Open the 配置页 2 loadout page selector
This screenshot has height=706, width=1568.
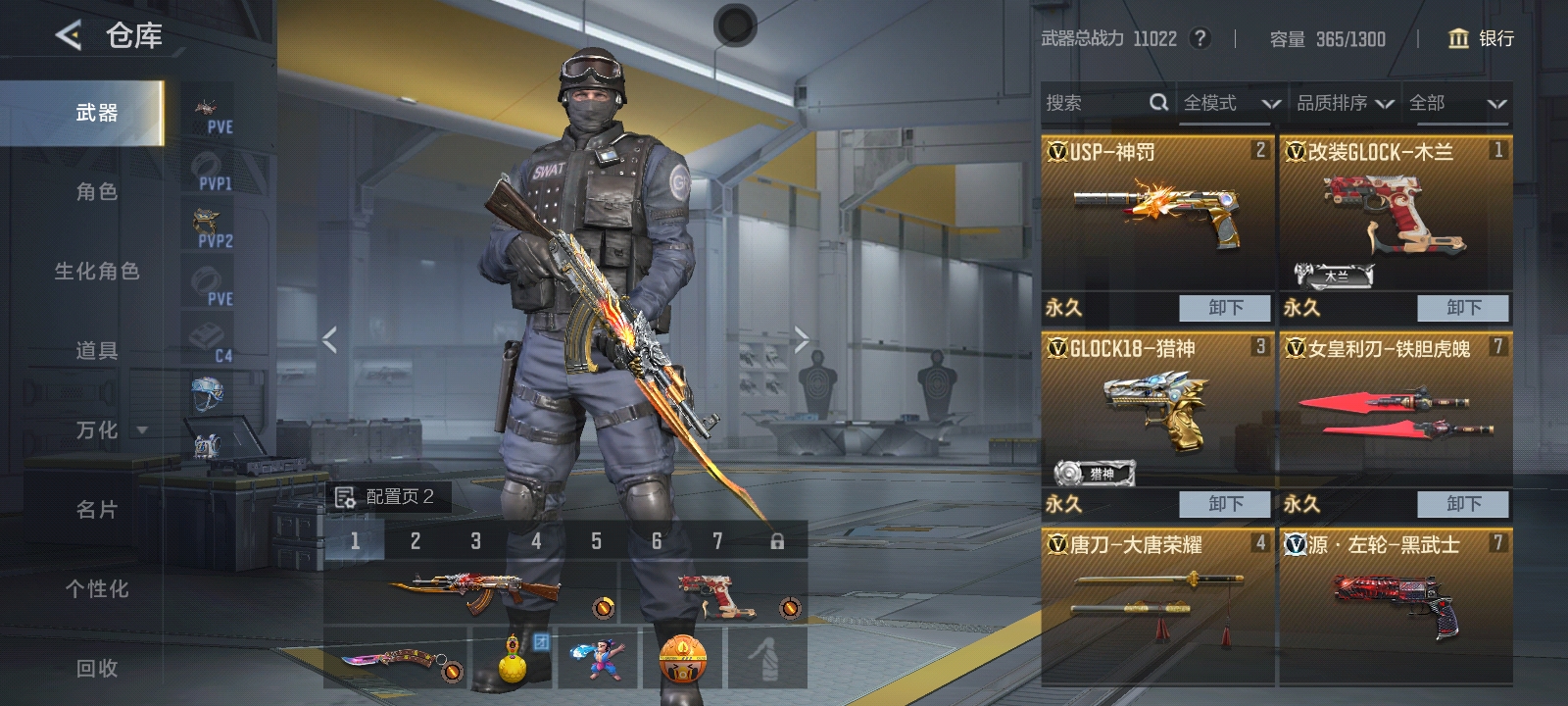[387, 497]
